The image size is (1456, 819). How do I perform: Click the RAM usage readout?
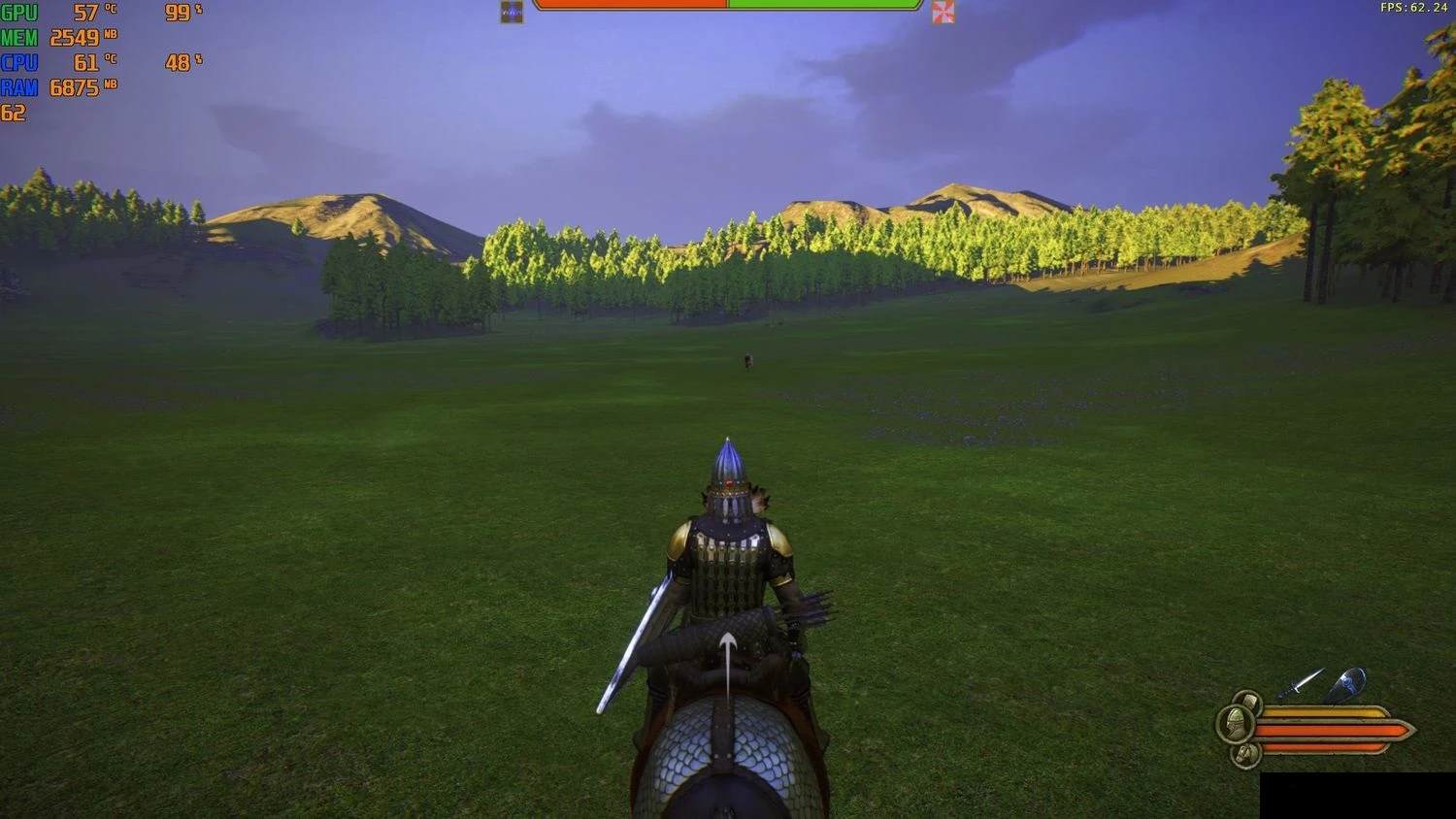click(76, 86)
